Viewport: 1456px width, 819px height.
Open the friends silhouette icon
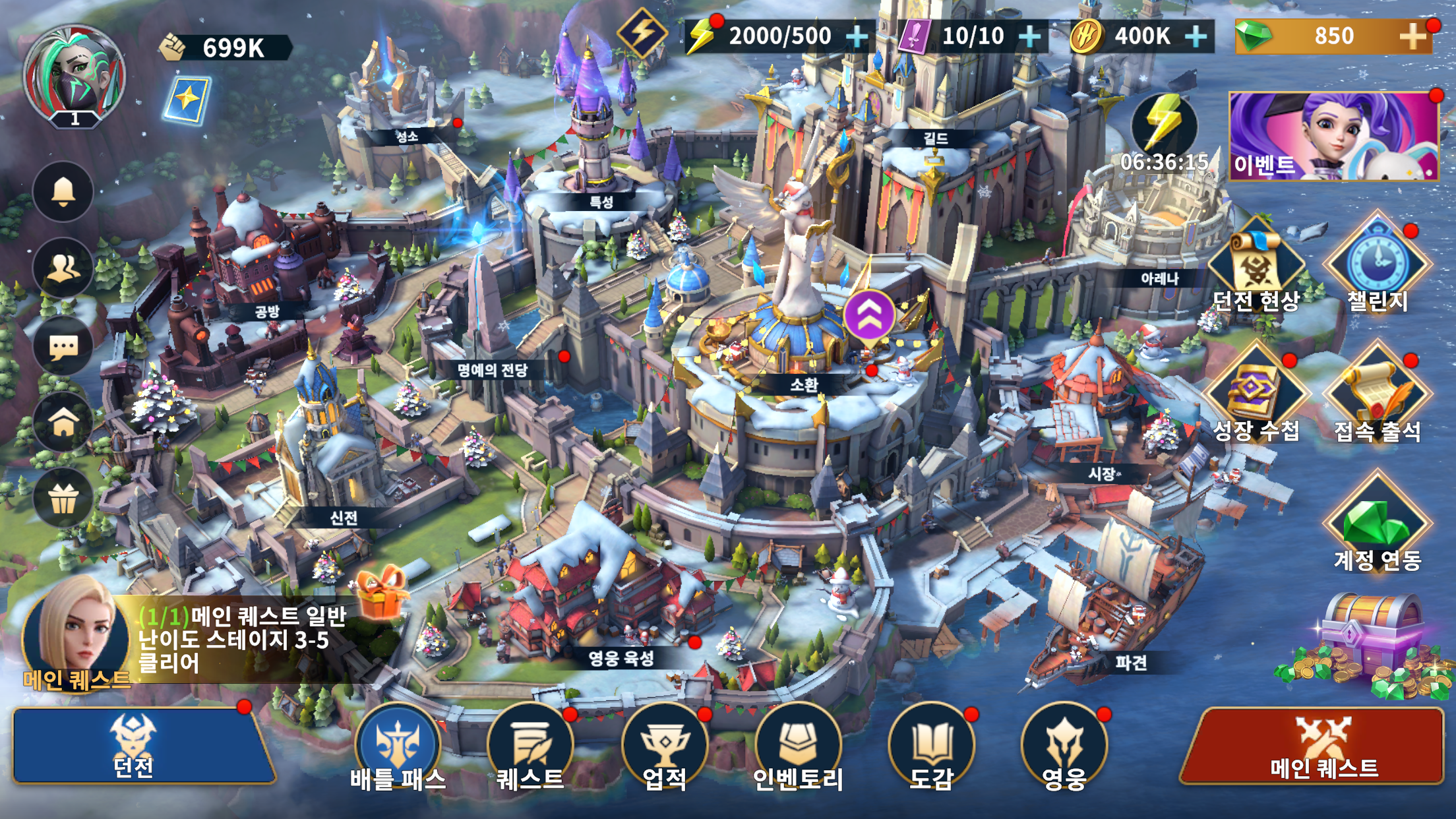[x=63, y=268]
